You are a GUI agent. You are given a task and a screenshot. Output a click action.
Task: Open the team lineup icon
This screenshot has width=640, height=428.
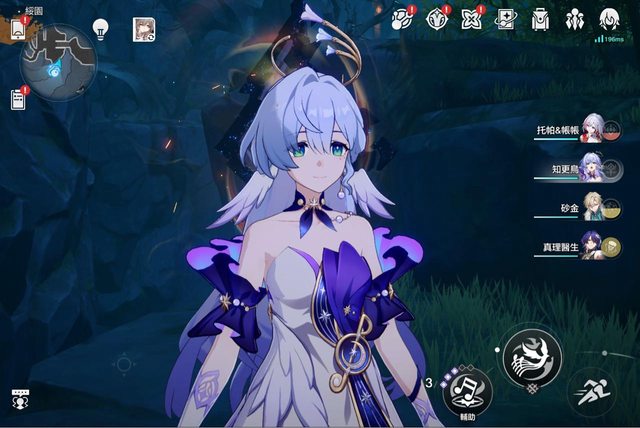pos(574,18)
